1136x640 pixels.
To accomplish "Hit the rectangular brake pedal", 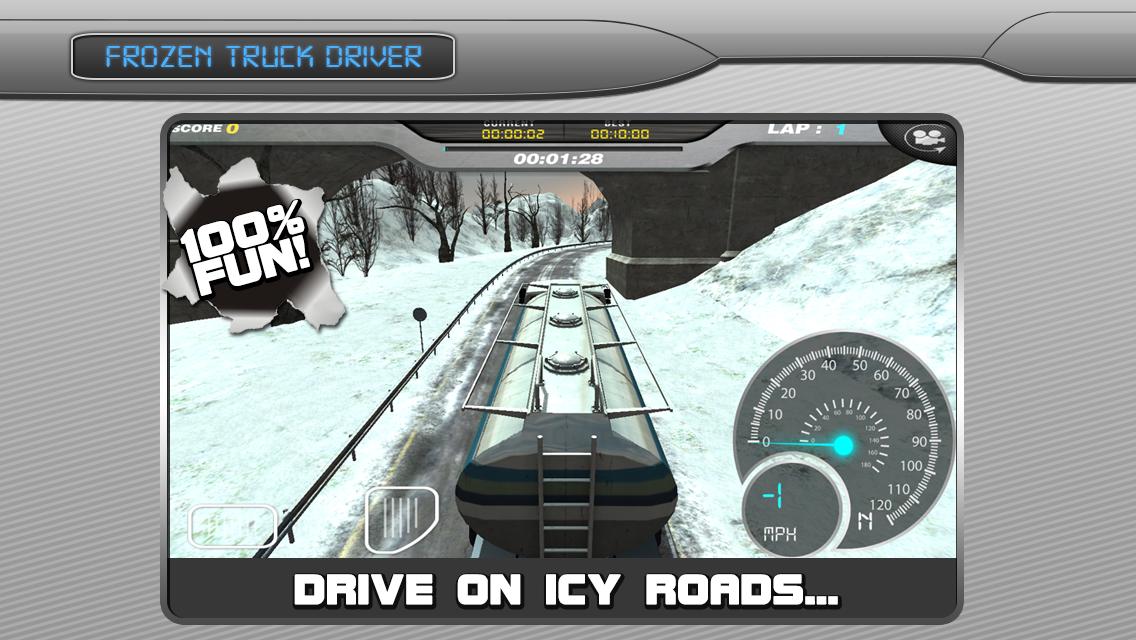I will click(233, 525).
